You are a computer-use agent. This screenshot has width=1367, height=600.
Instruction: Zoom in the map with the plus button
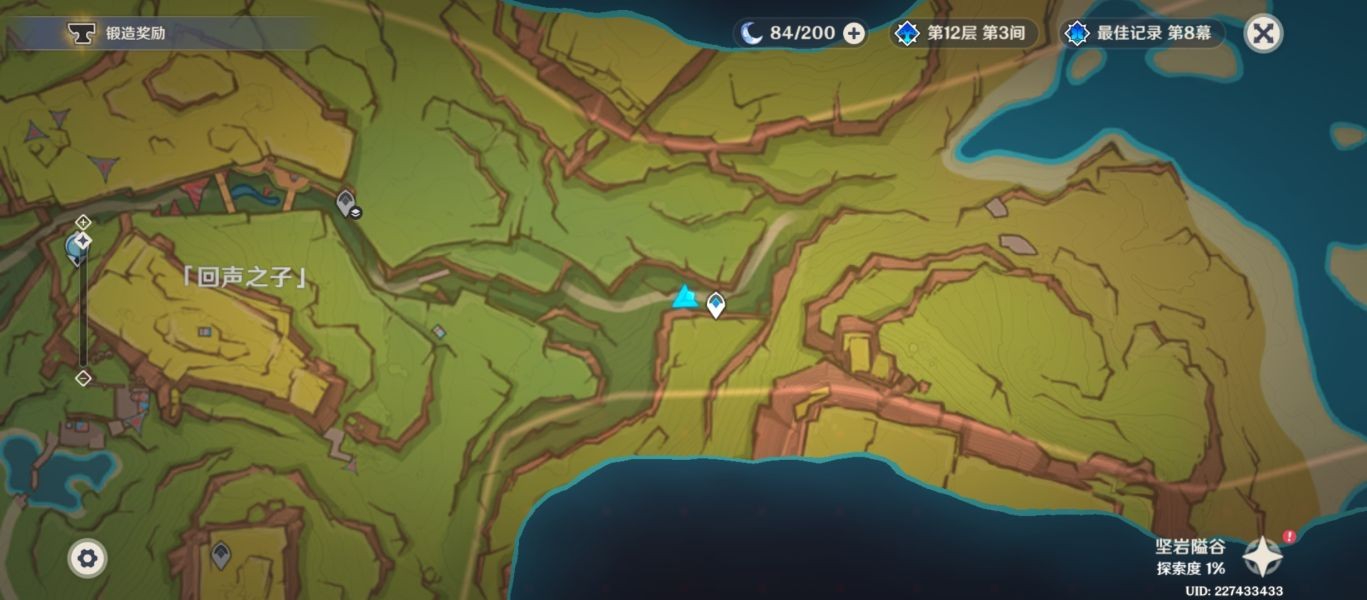click(84, 221)
